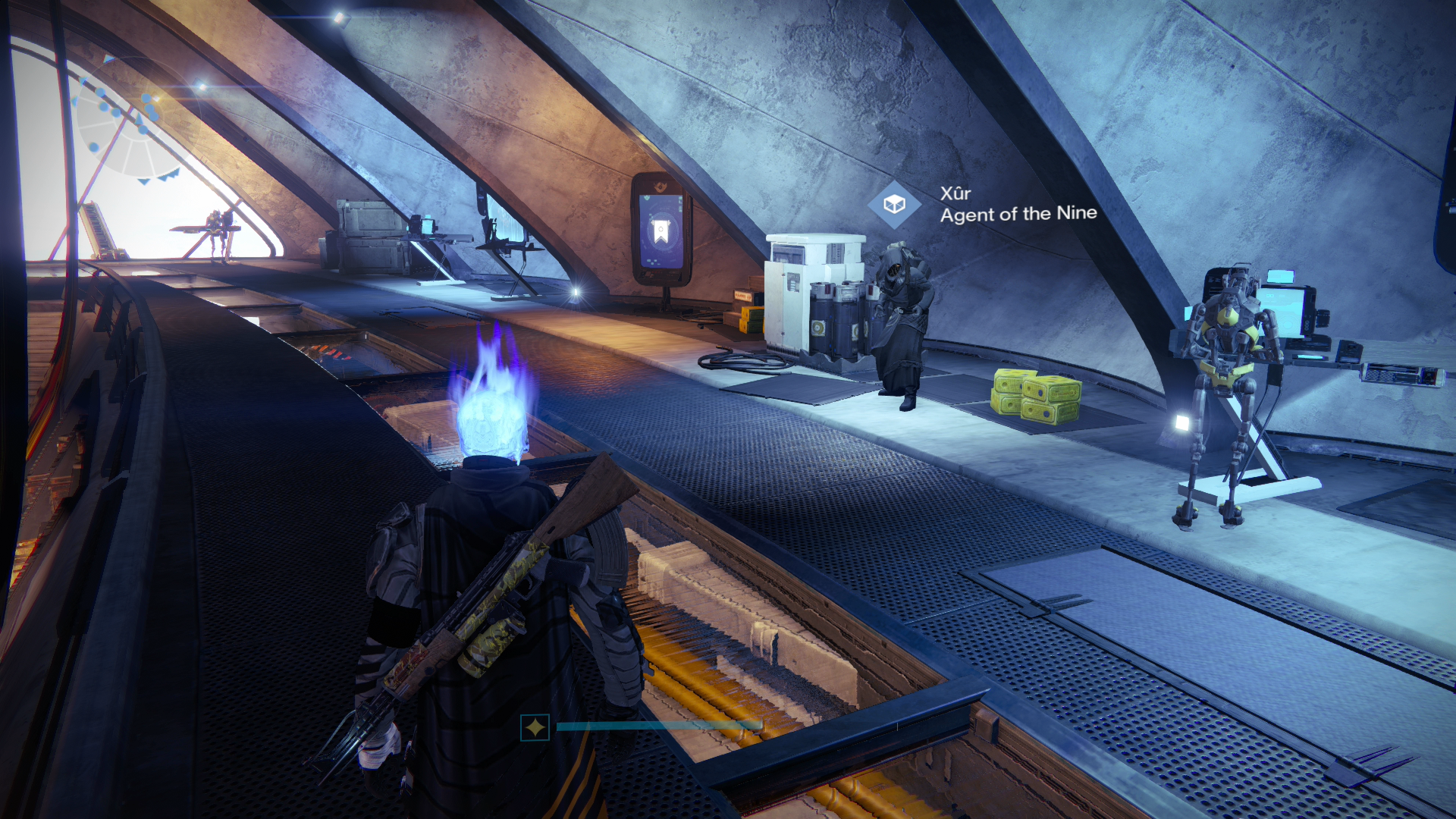Click the super ability diamond icon
The height and width of the screenshot is (819, 1456).
coord(535,728)
